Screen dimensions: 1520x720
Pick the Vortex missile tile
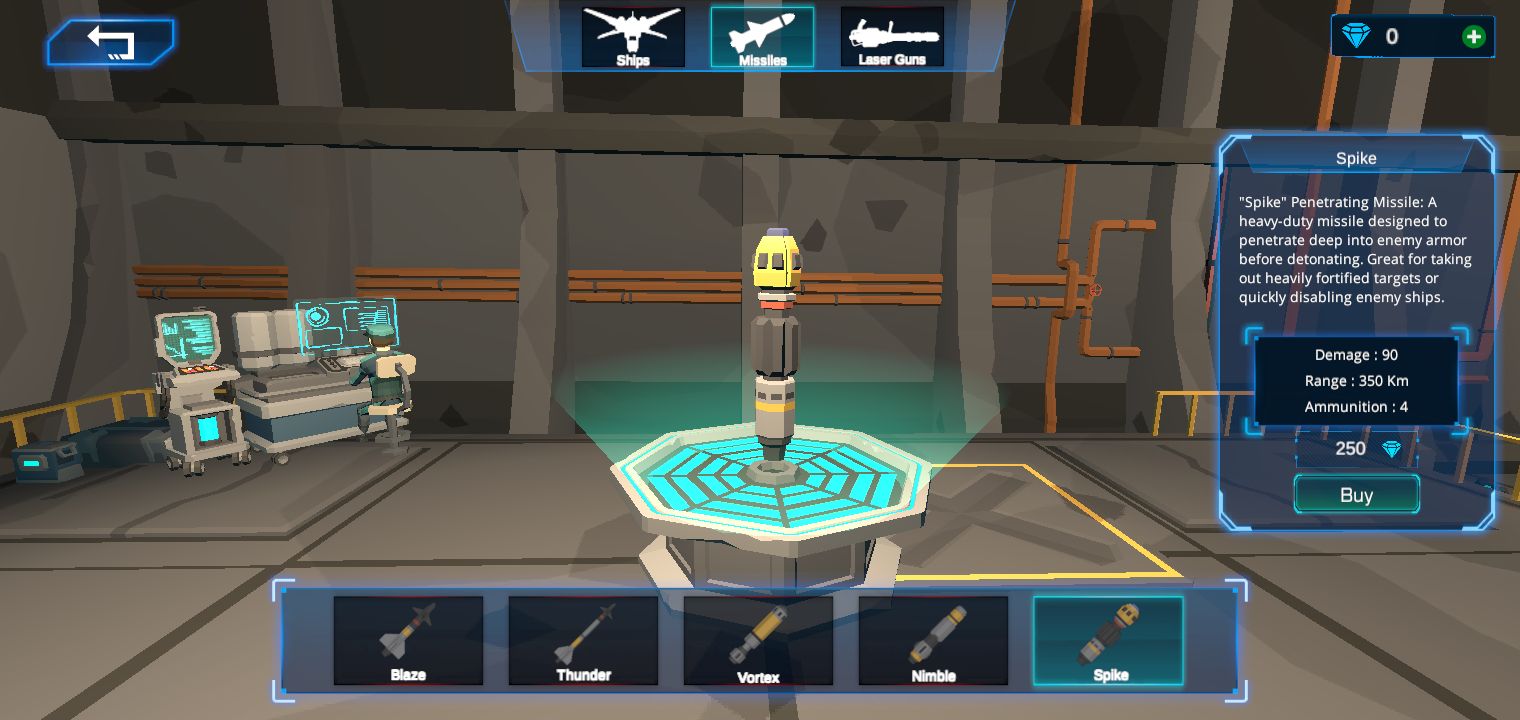pyautogui.click(x=758, y=641)
